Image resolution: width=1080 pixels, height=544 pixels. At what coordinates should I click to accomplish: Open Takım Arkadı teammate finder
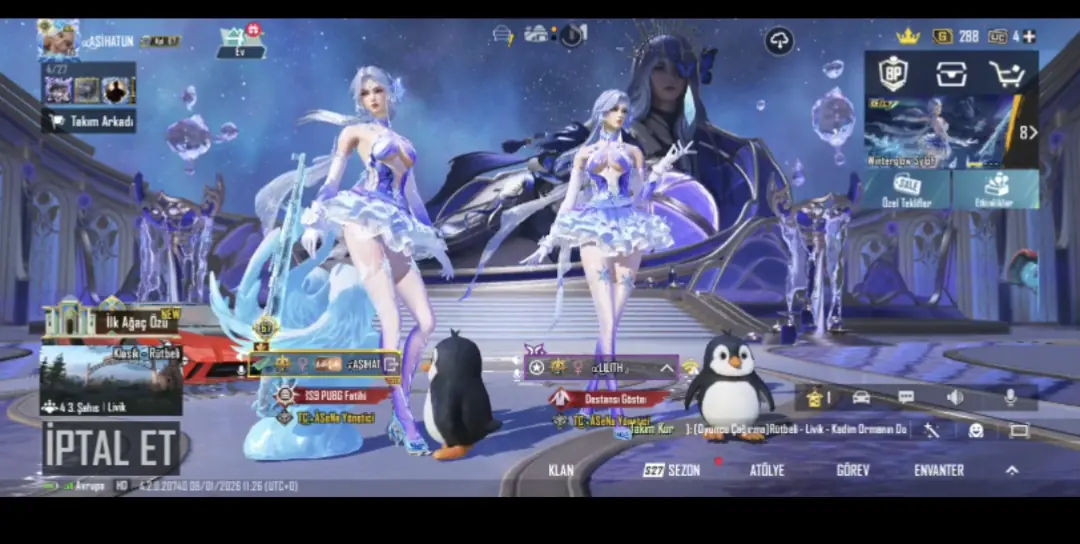90,121
